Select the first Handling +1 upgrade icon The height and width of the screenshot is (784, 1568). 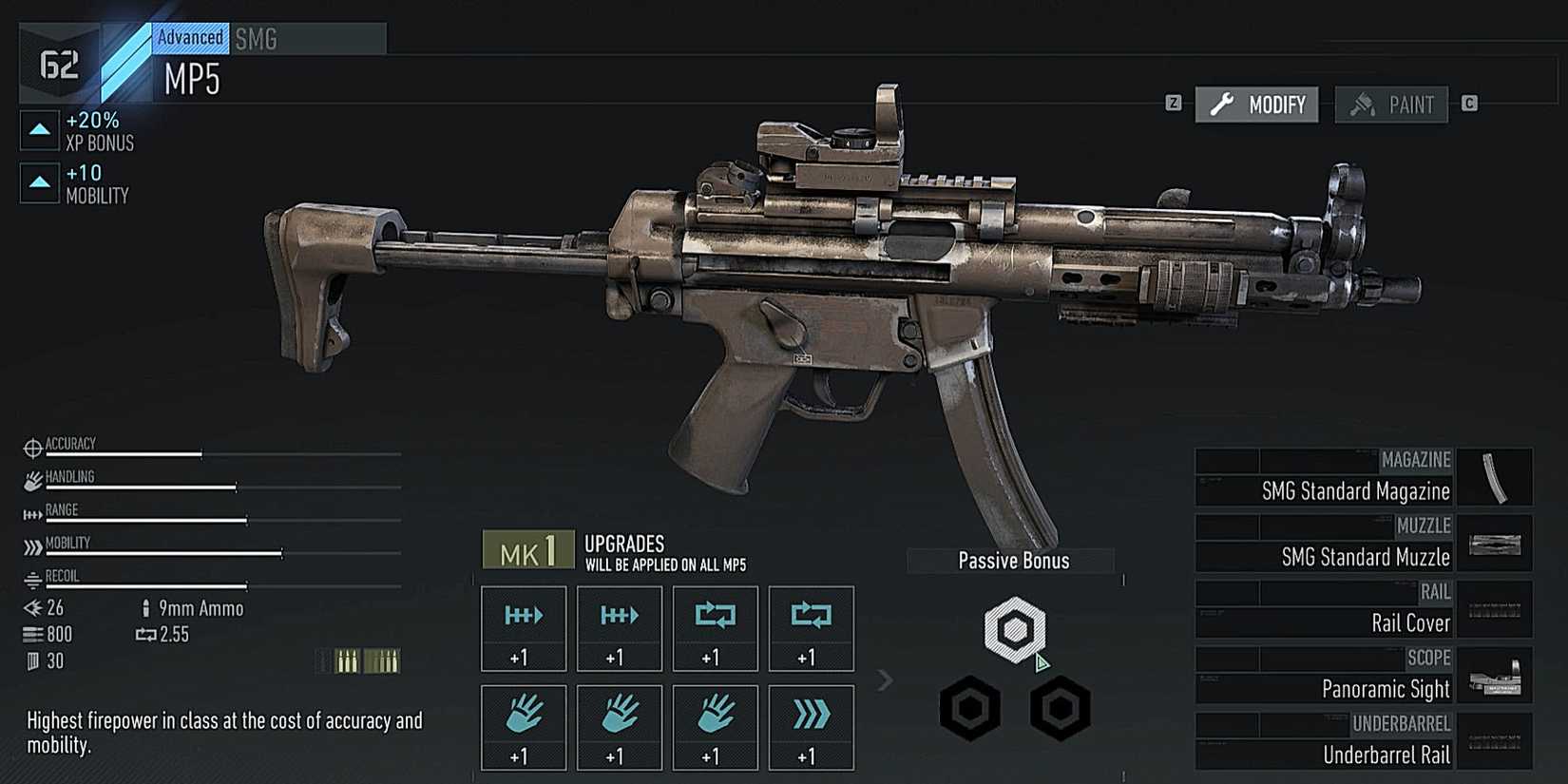(x=523, y=727)
